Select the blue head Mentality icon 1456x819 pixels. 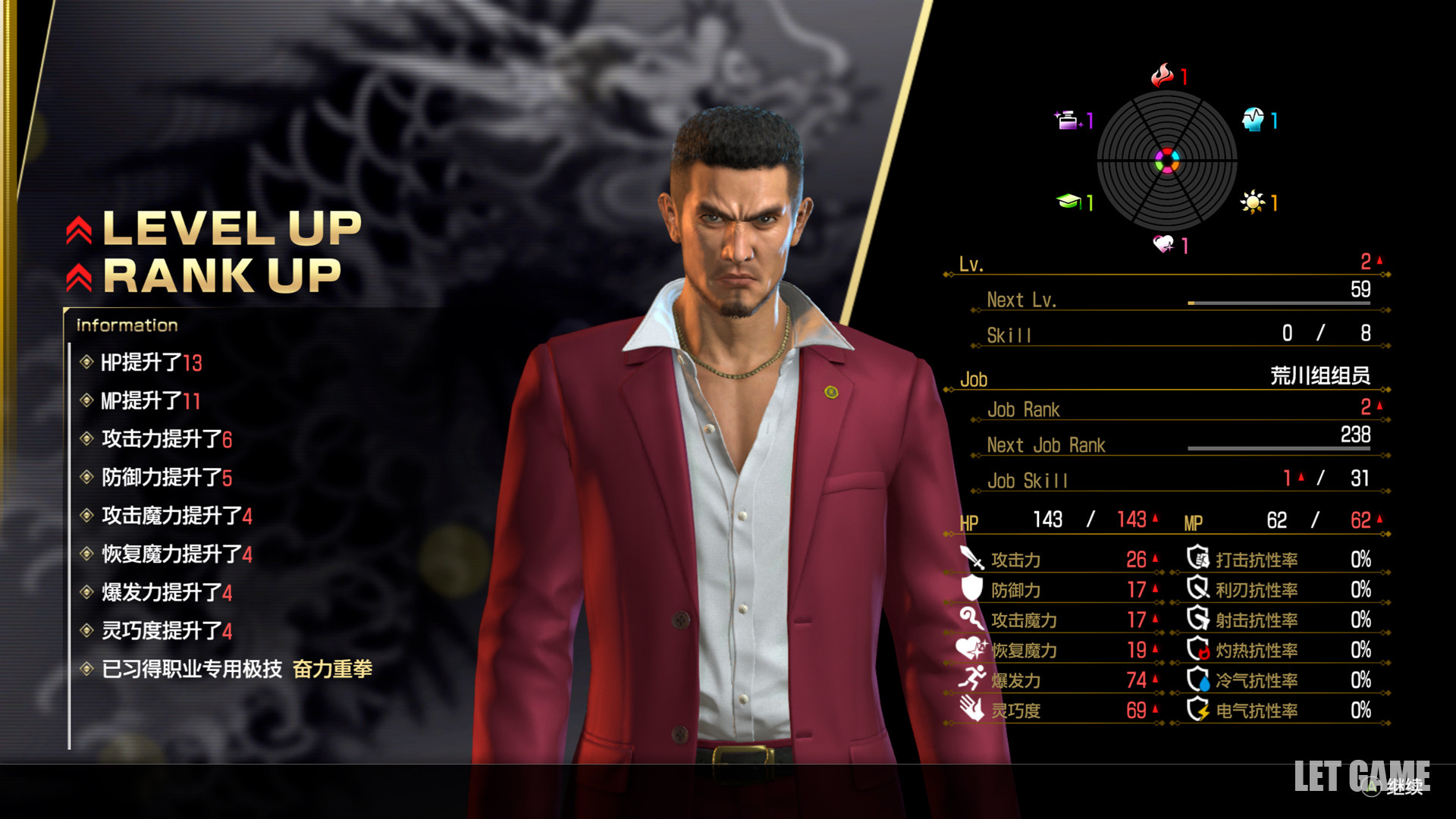pos(1252,120)
